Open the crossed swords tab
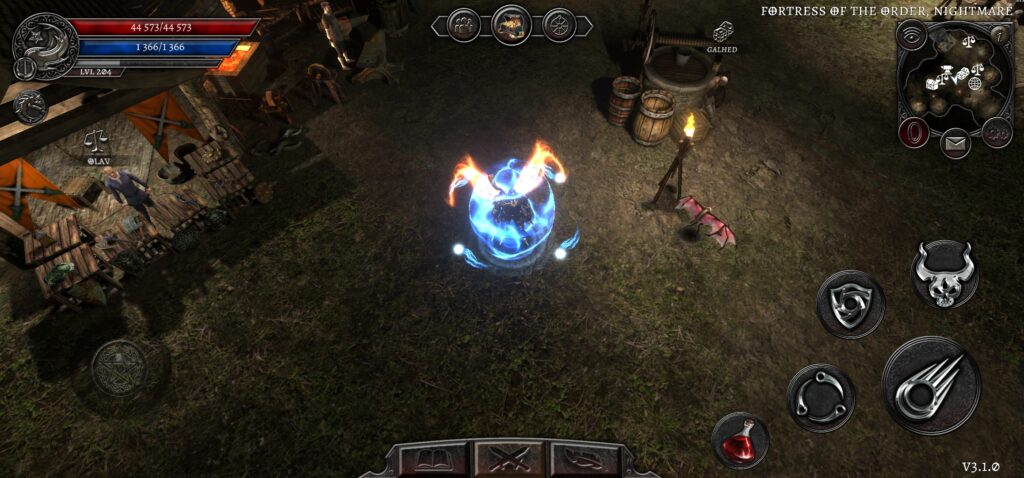 coord(510,460)
